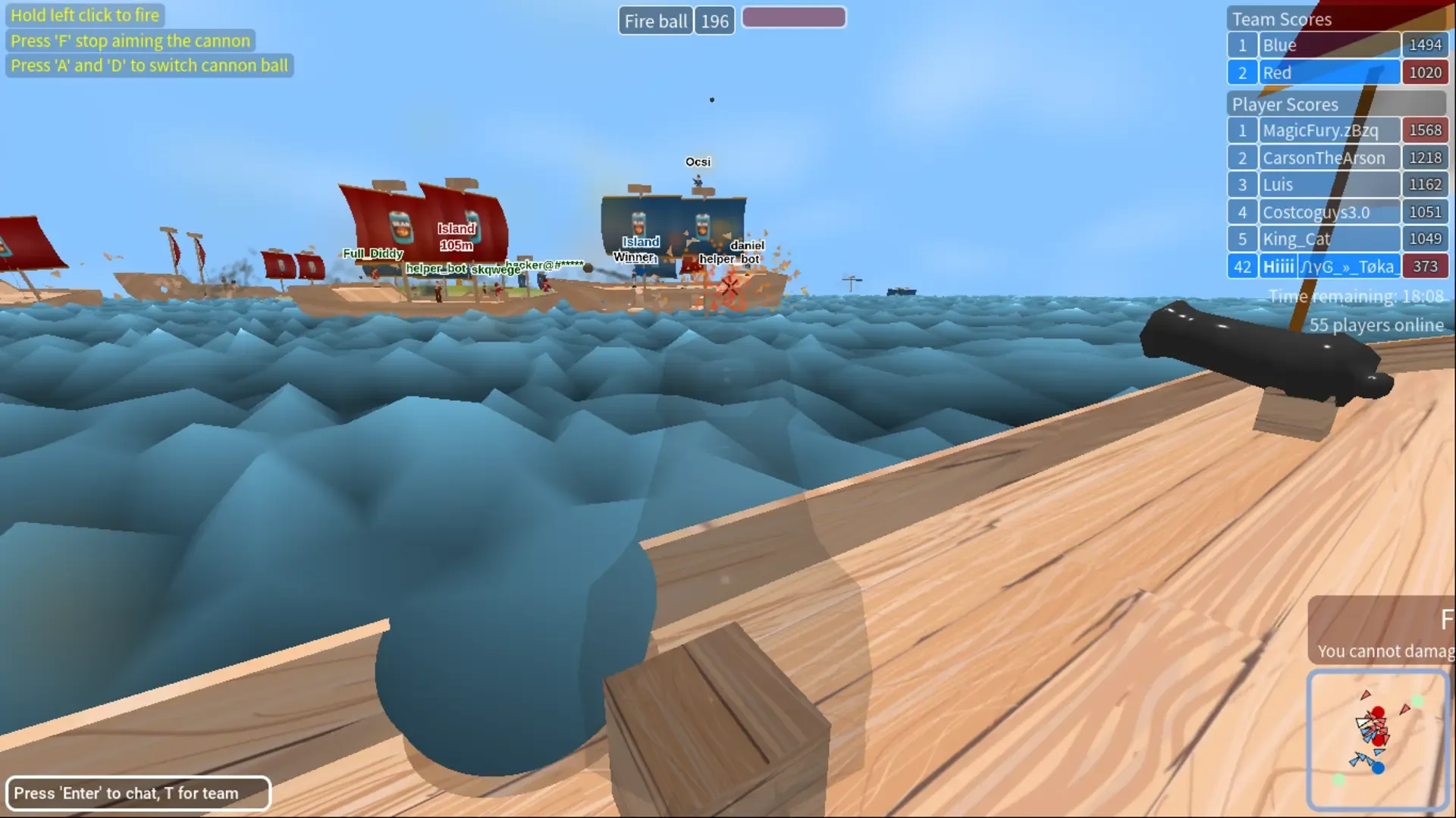Select the Fire ball ammo type label

click(654, 20)
